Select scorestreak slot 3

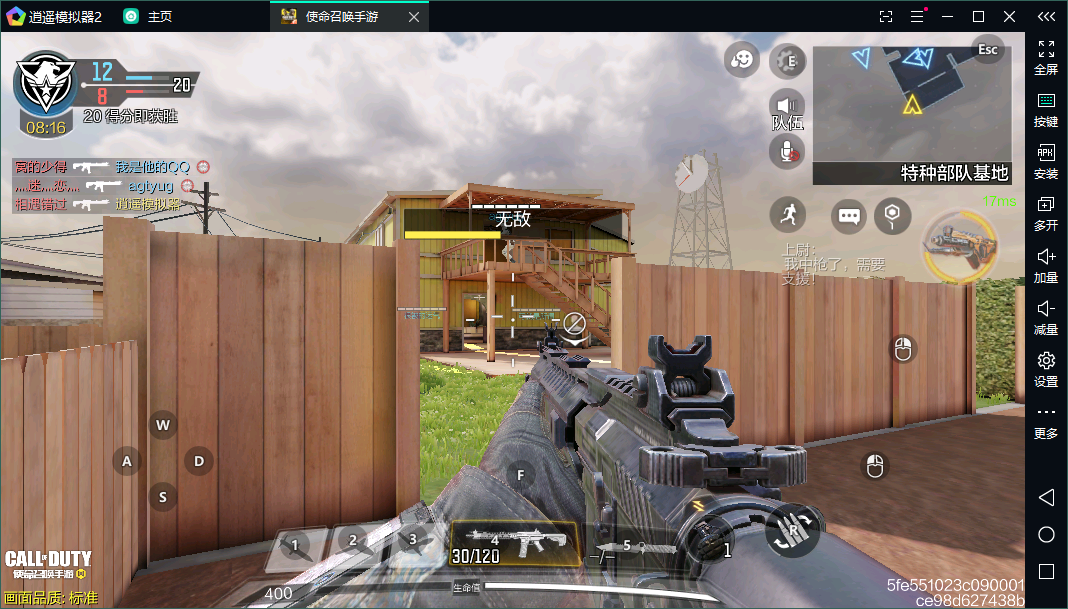click(x=412, y=541)
